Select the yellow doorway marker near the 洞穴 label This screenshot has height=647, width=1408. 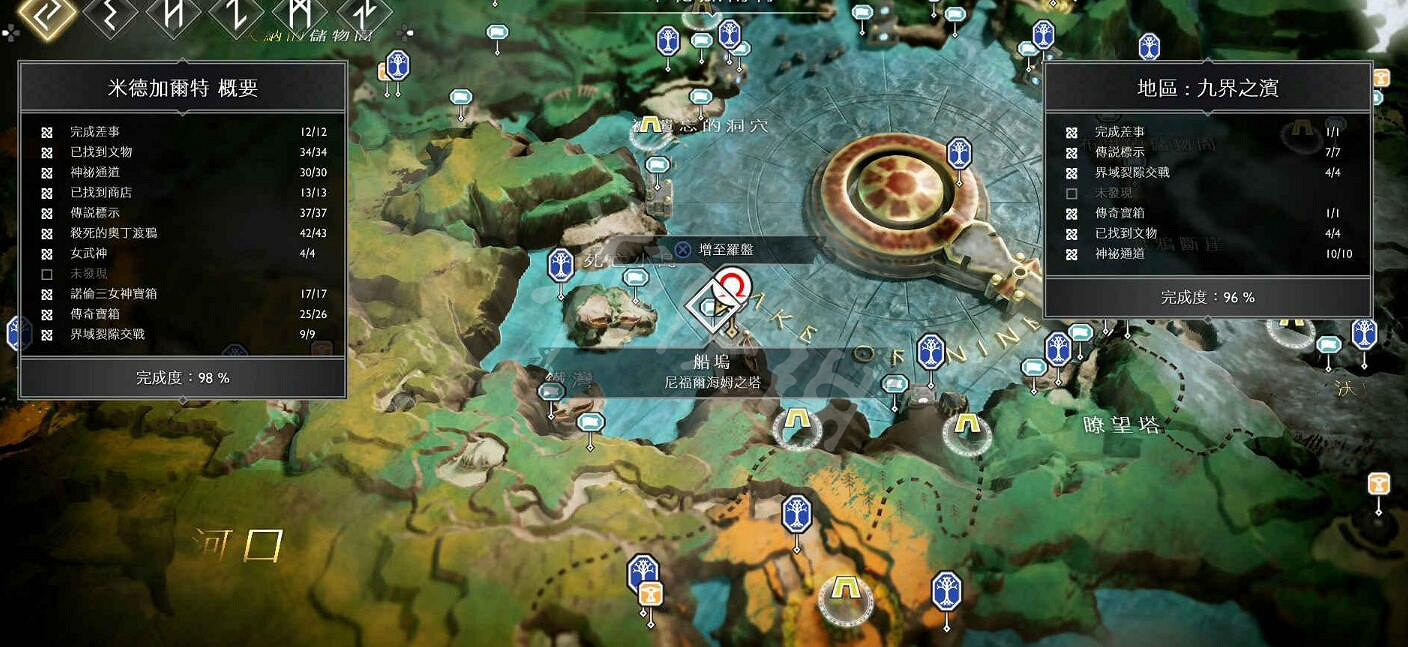[x=651, y=127]
